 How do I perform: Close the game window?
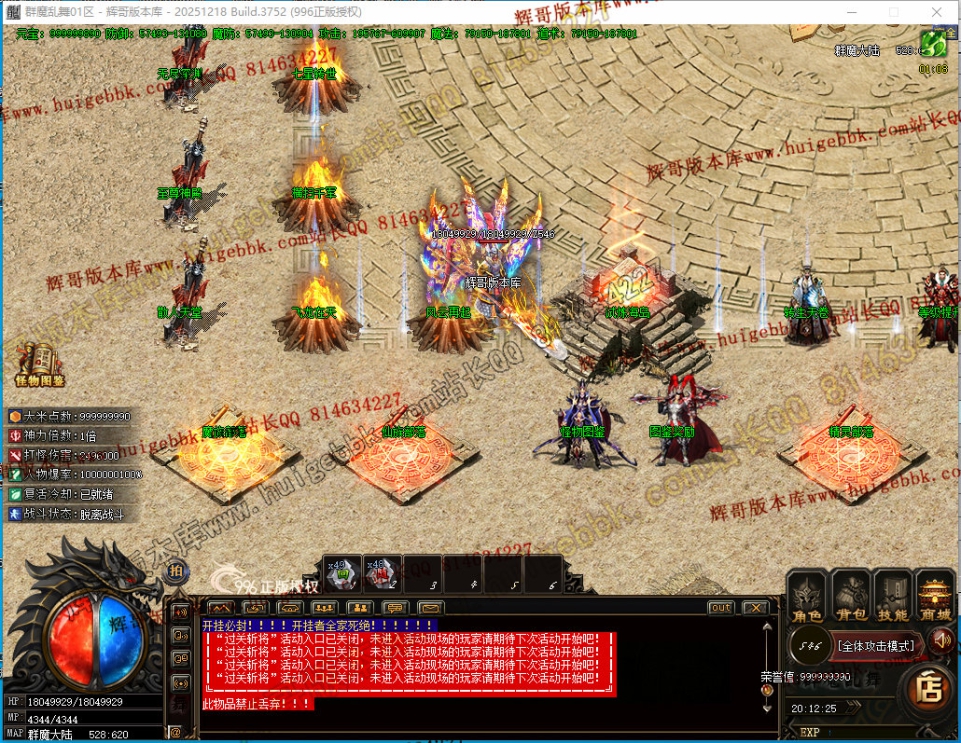[939, 11]
